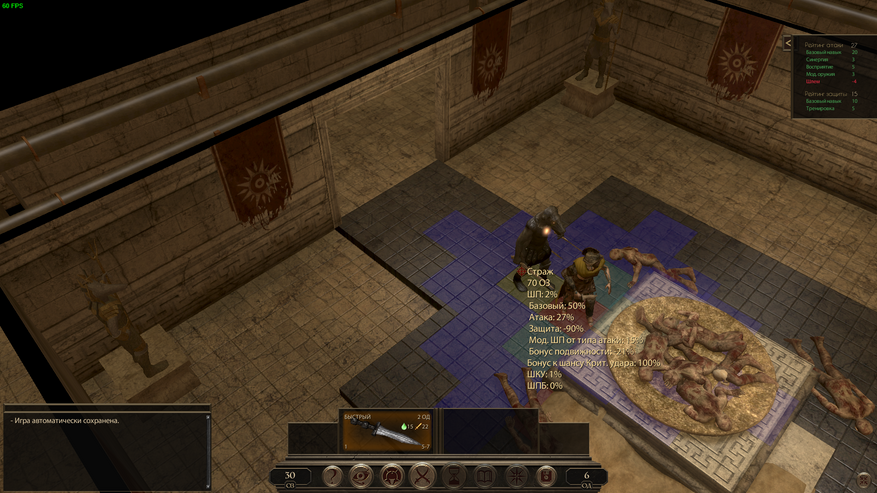The width and height of the screenshot is (877, 493).
Task: Open help with the question mark button
Action: click(331, 477)
